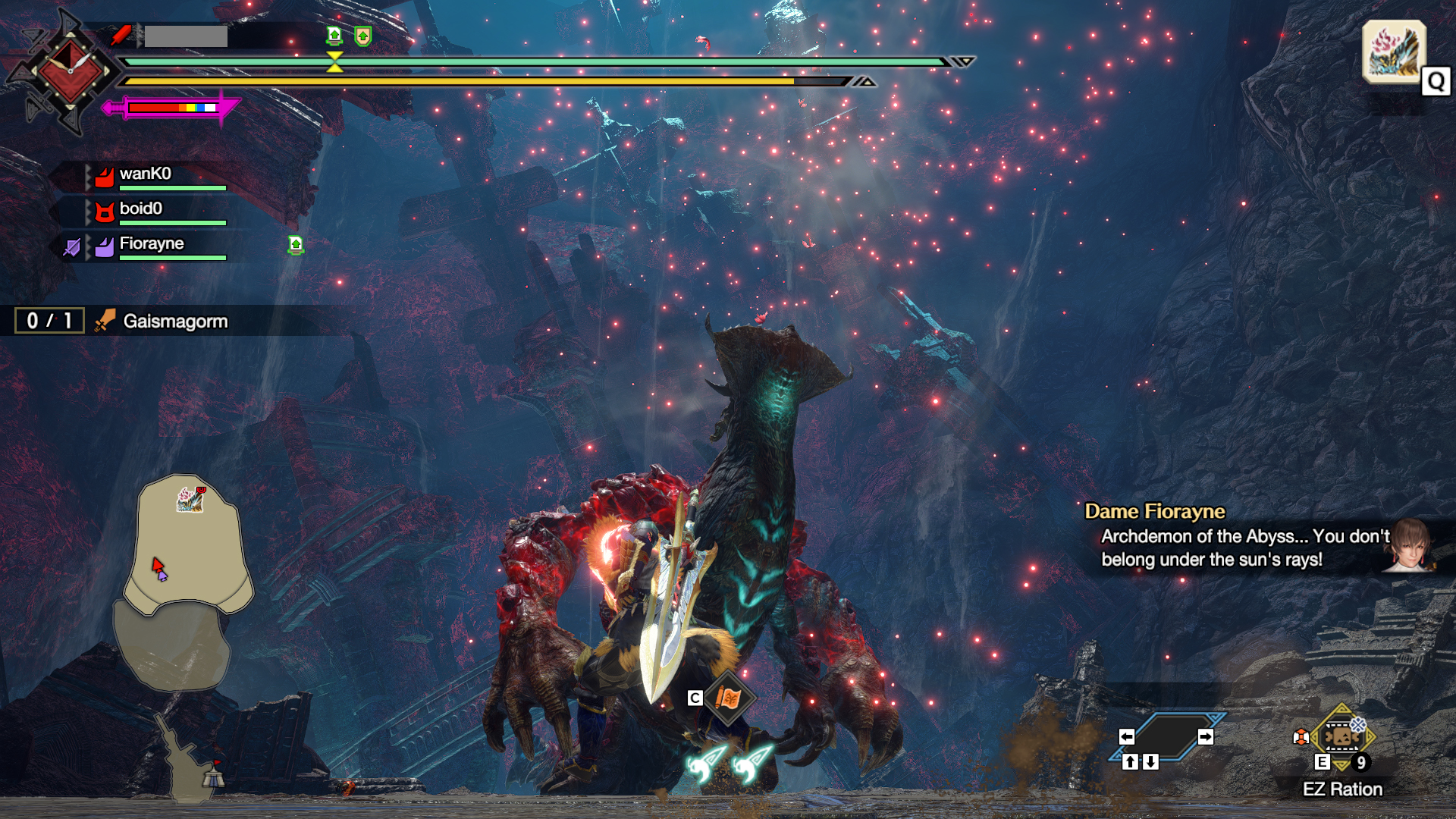Select the Gaismagorm monster icon
The width and height of the screenshot is (1456, 819).
click(1394, 51)
